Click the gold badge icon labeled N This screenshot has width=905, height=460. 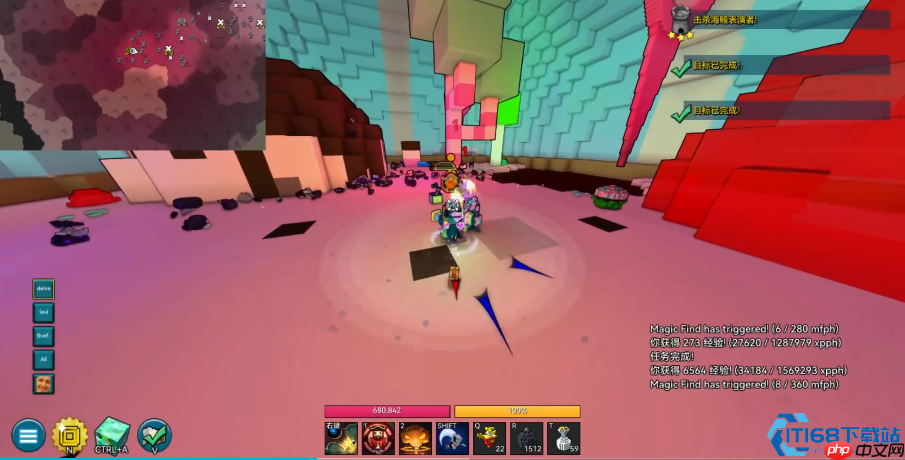69,434
